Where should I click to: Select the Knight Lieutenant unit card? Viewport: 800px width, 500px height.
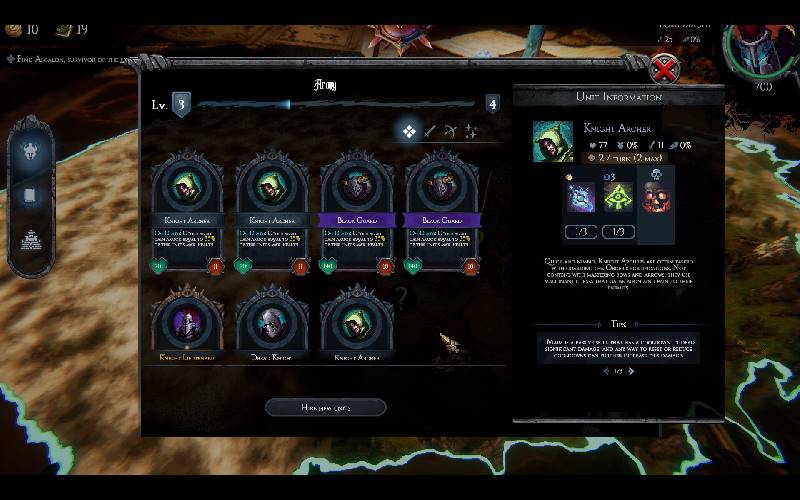click(x=187, y=325)
